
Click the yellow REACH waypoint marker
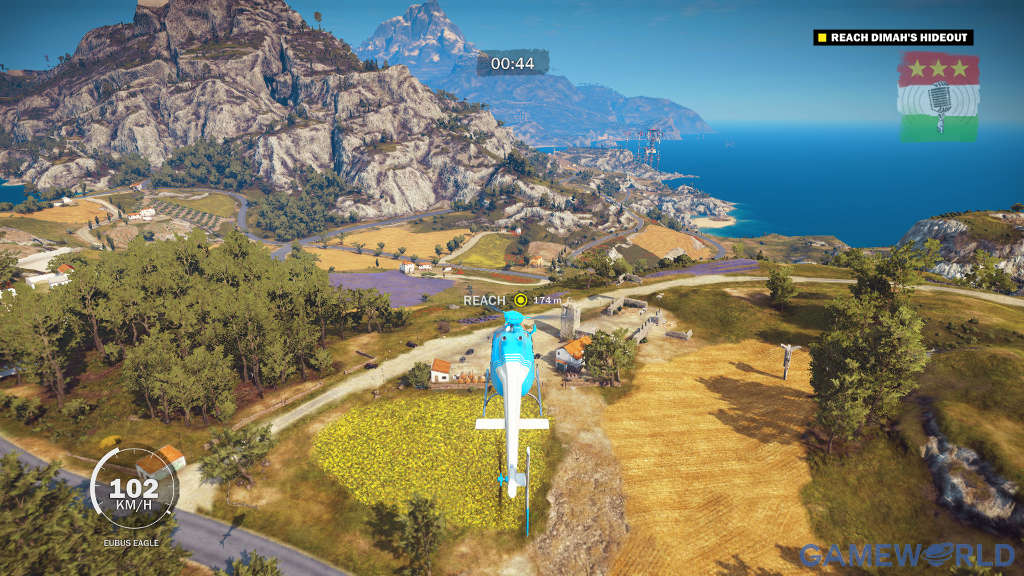(x=520, y=299)
